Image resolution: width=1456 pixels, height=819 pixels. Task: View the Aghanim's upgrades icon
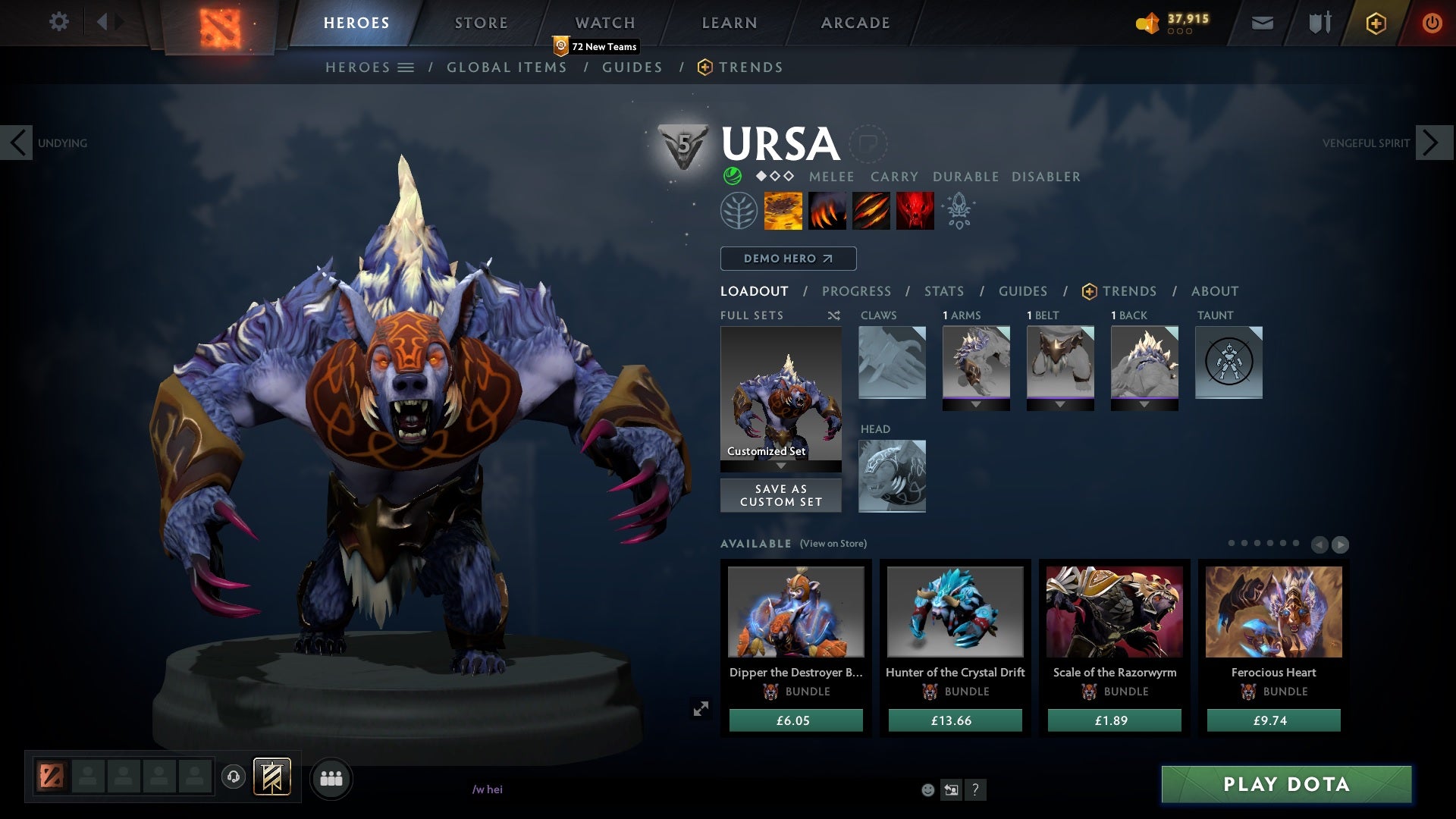[958, 211]
